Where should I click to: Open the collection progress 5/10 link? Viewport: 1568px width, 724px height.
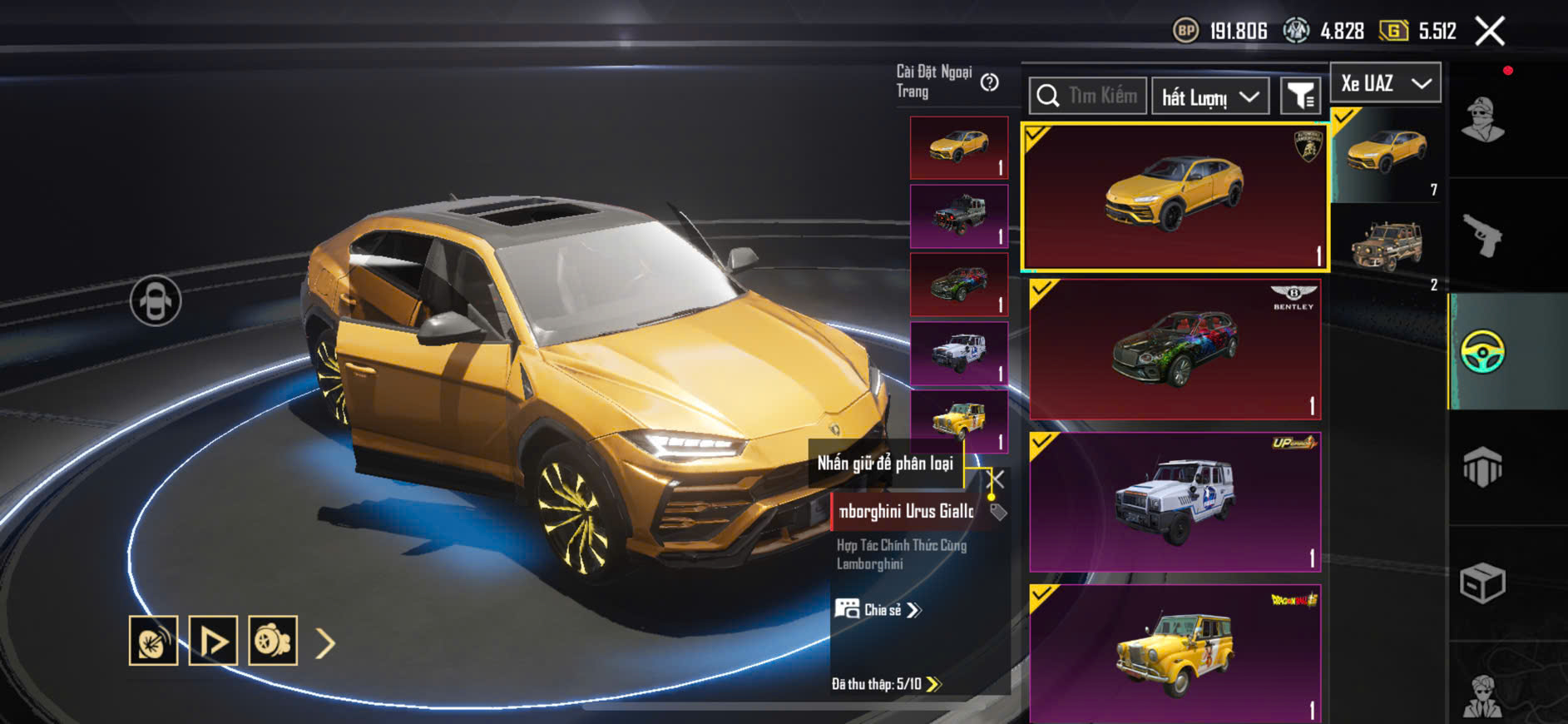point(887,684)
